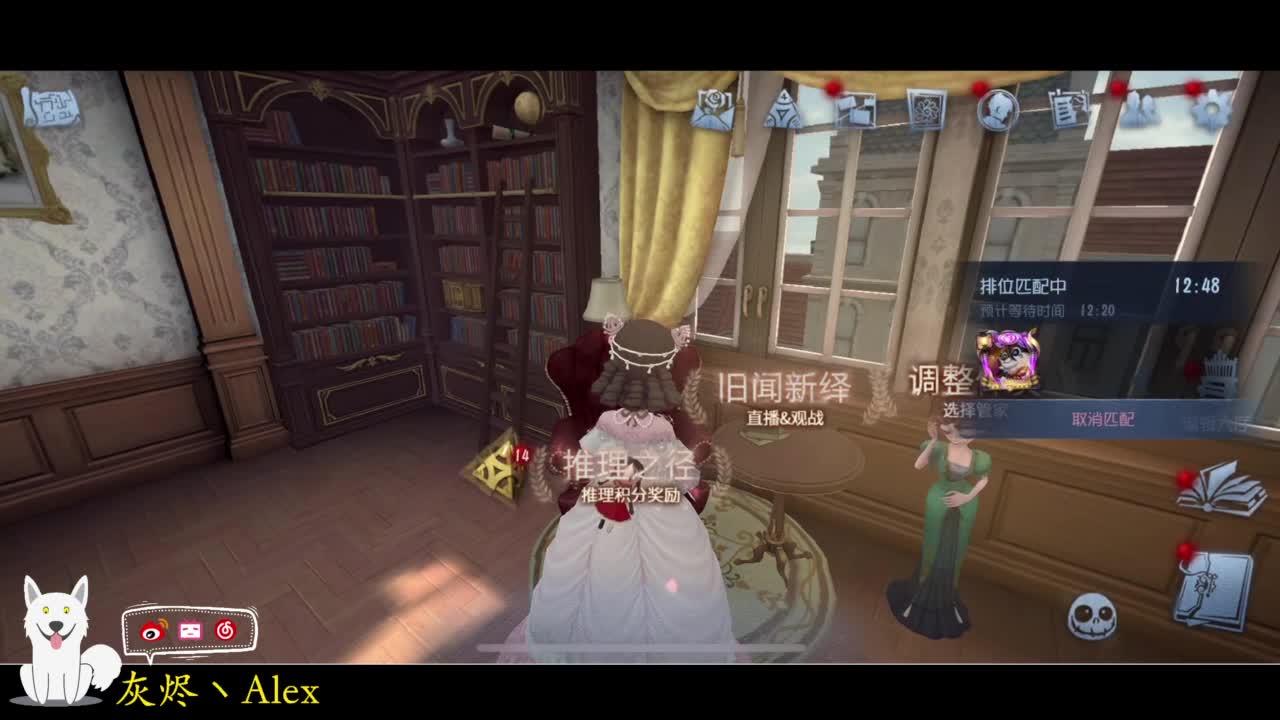
Task: Open the rose envelope mail icon
Action: tap(710, 110)
